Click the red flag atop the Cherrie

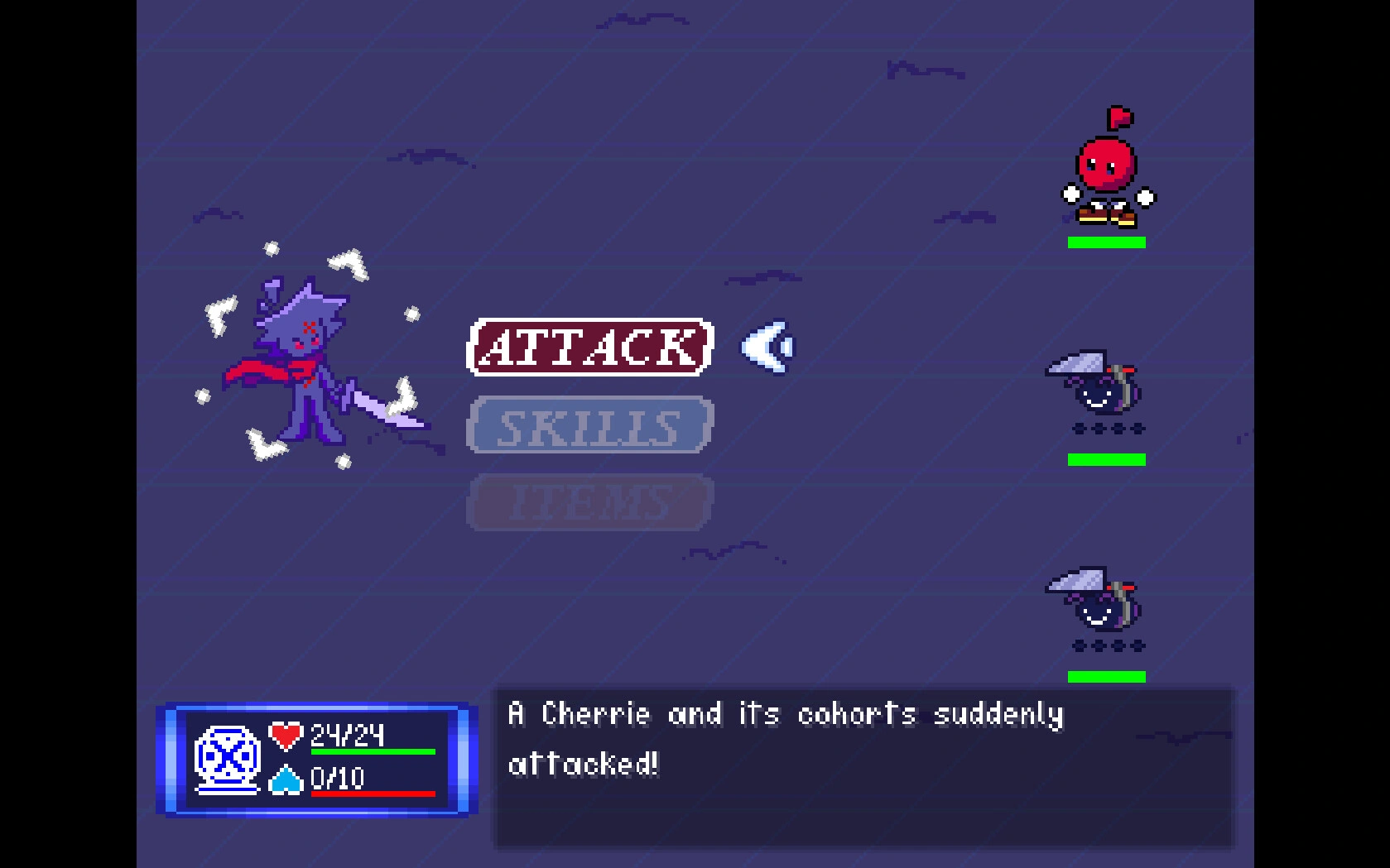[x=1120, y=118]
